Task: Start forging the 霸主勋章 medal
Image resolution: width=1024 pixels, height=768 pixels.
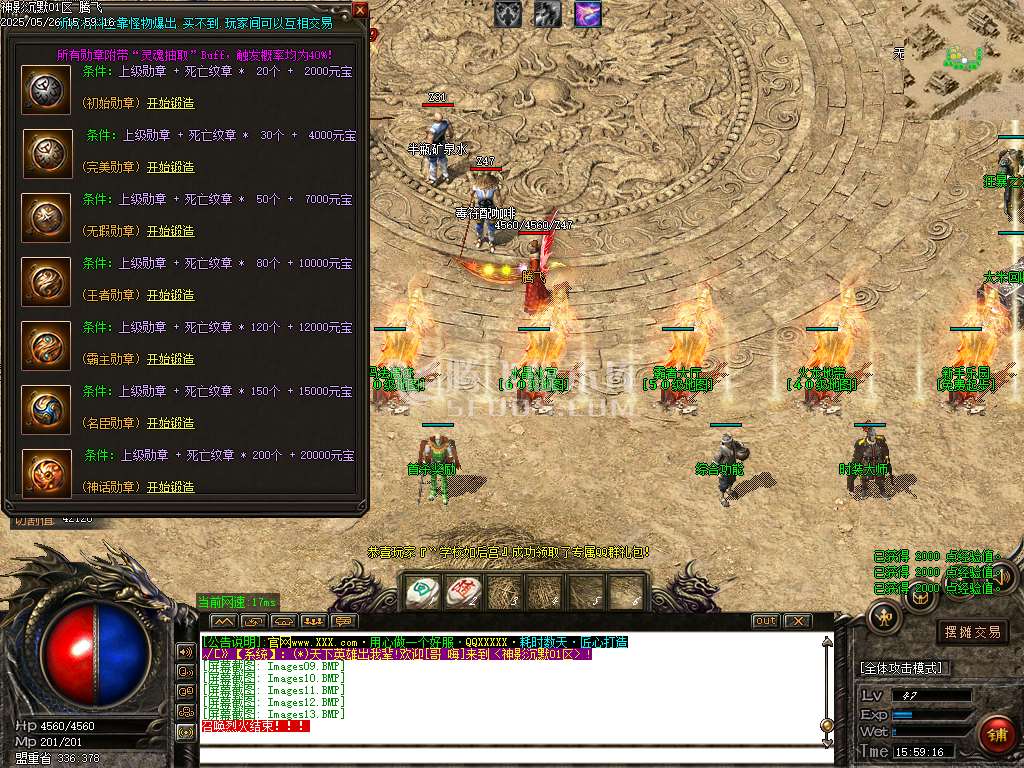Action: (x=171, y=359)
